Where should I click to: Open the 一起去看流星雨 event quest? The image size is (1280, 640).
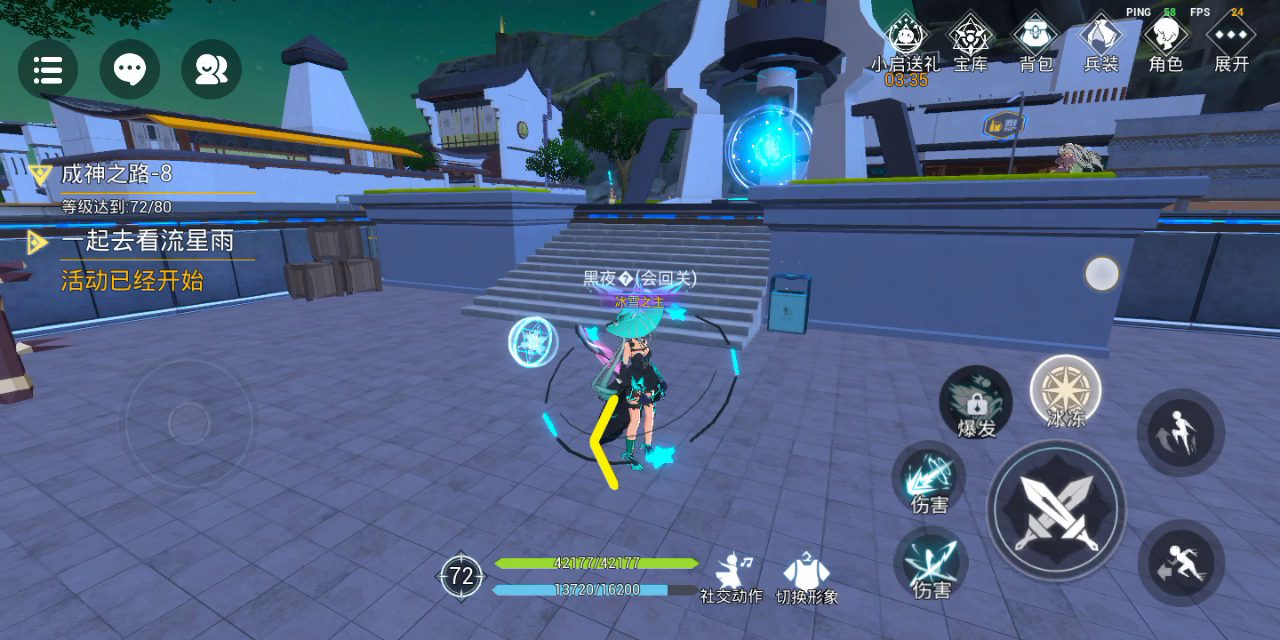147,241
